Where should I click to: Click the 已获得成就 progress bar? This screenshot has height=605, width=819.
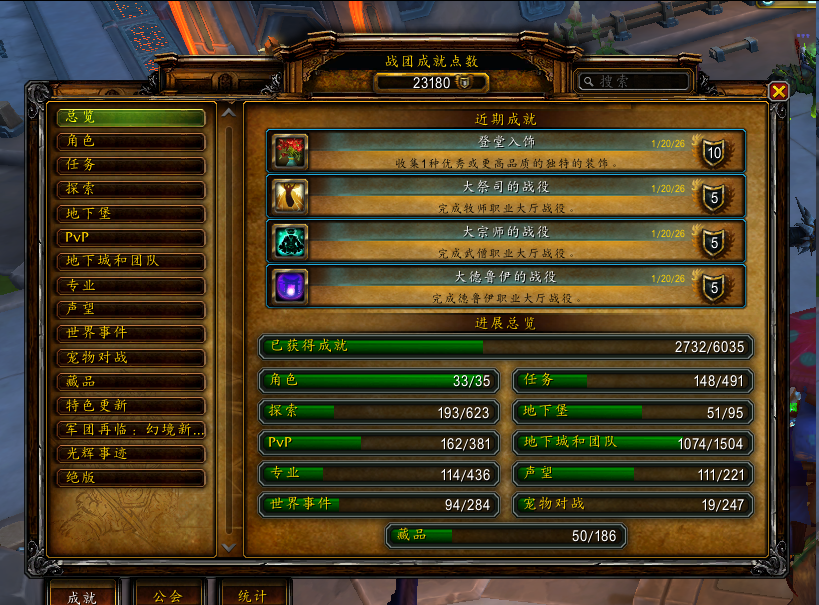coord(505,347)
